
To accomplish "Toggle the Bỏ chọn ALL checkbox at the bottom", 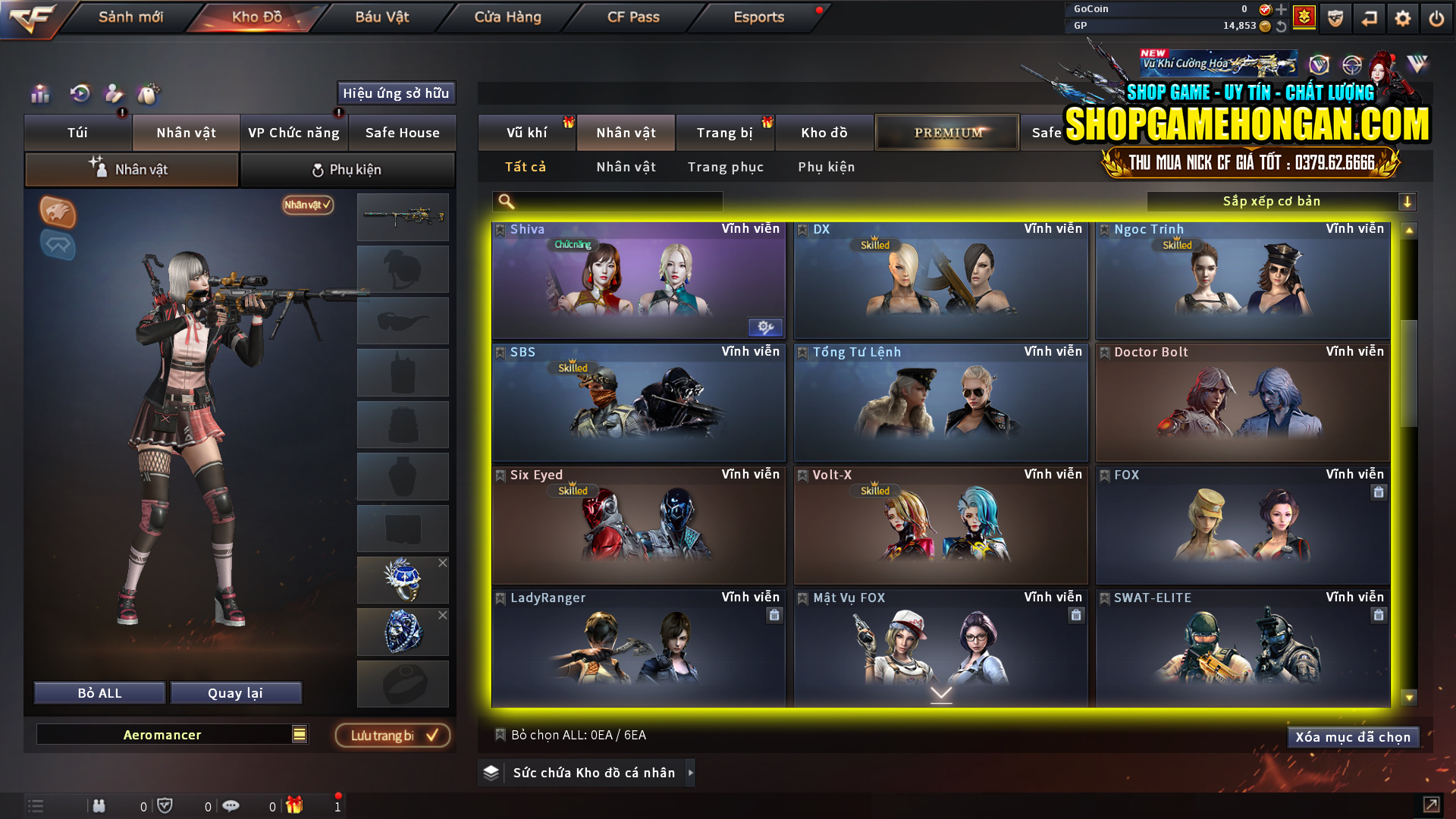I will coord(500,735).
